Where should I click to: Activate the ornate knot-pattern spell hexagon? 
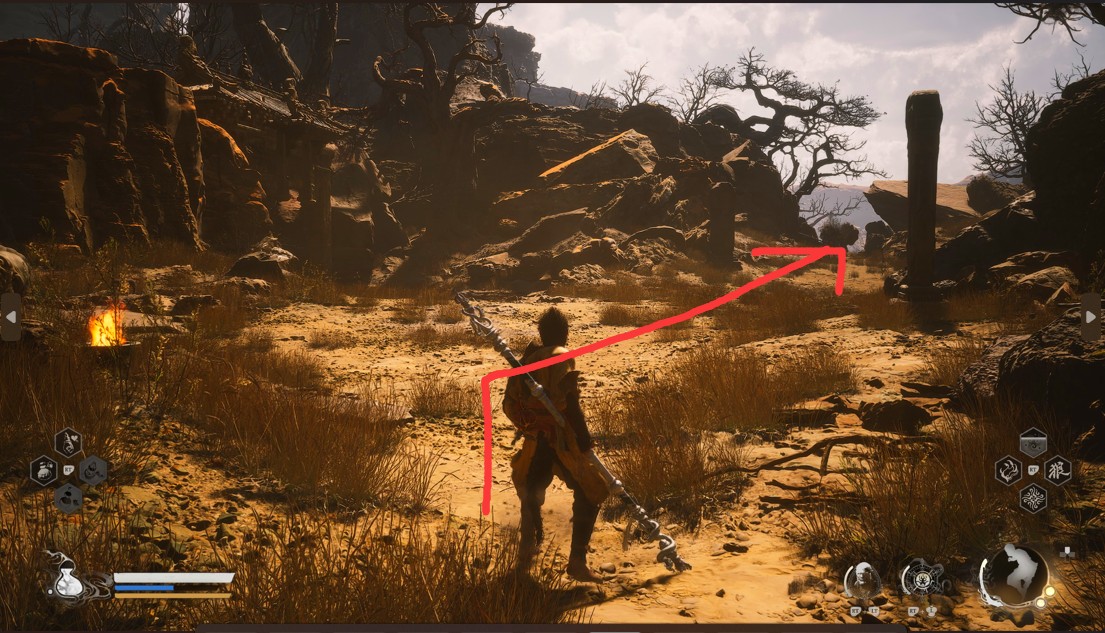click(x=1033, y=497)
